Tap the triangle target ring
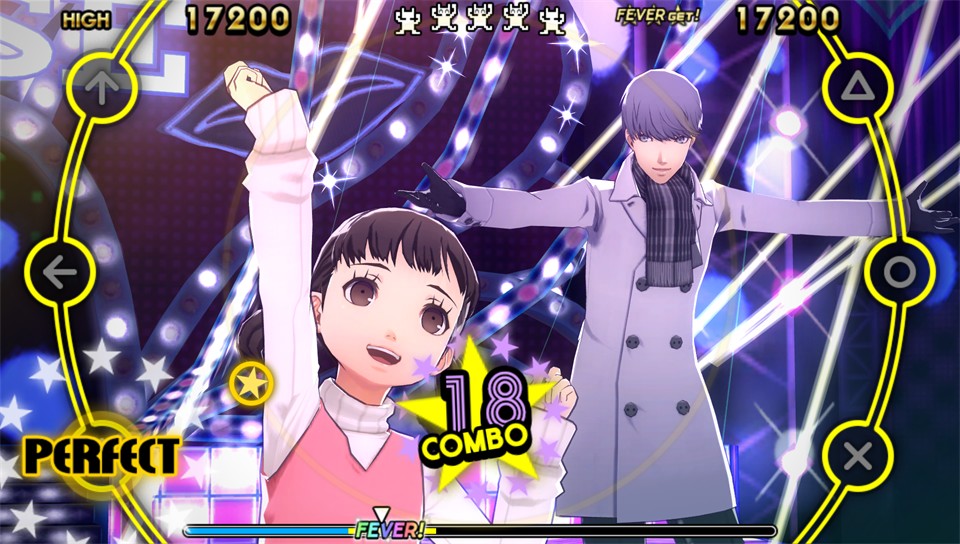Screen dimensions: 960x544 (x=857, y=88)
